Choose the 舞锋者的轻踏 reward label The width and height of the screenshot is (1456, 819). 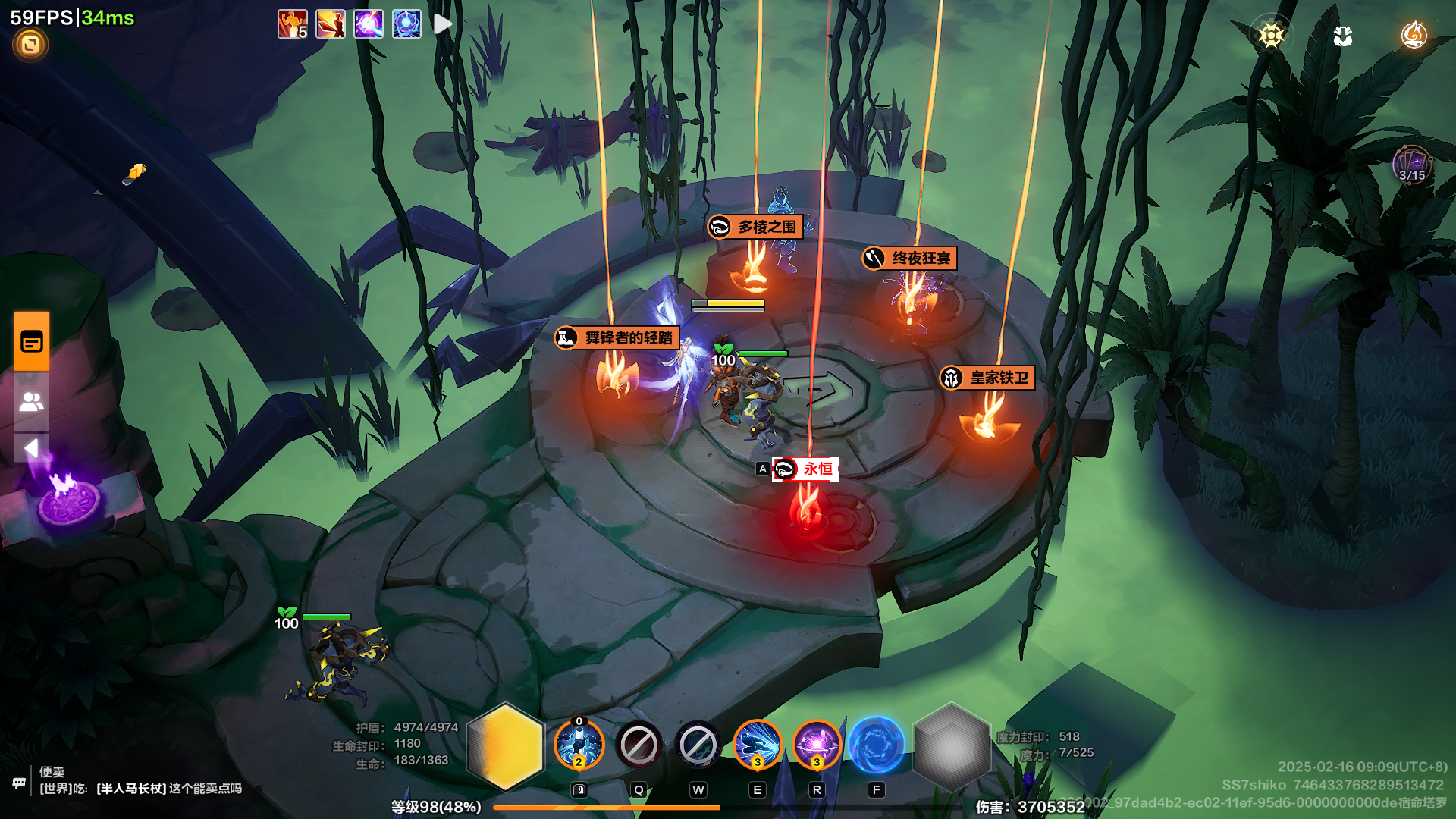pyautogui.click(x=617, y=338)
